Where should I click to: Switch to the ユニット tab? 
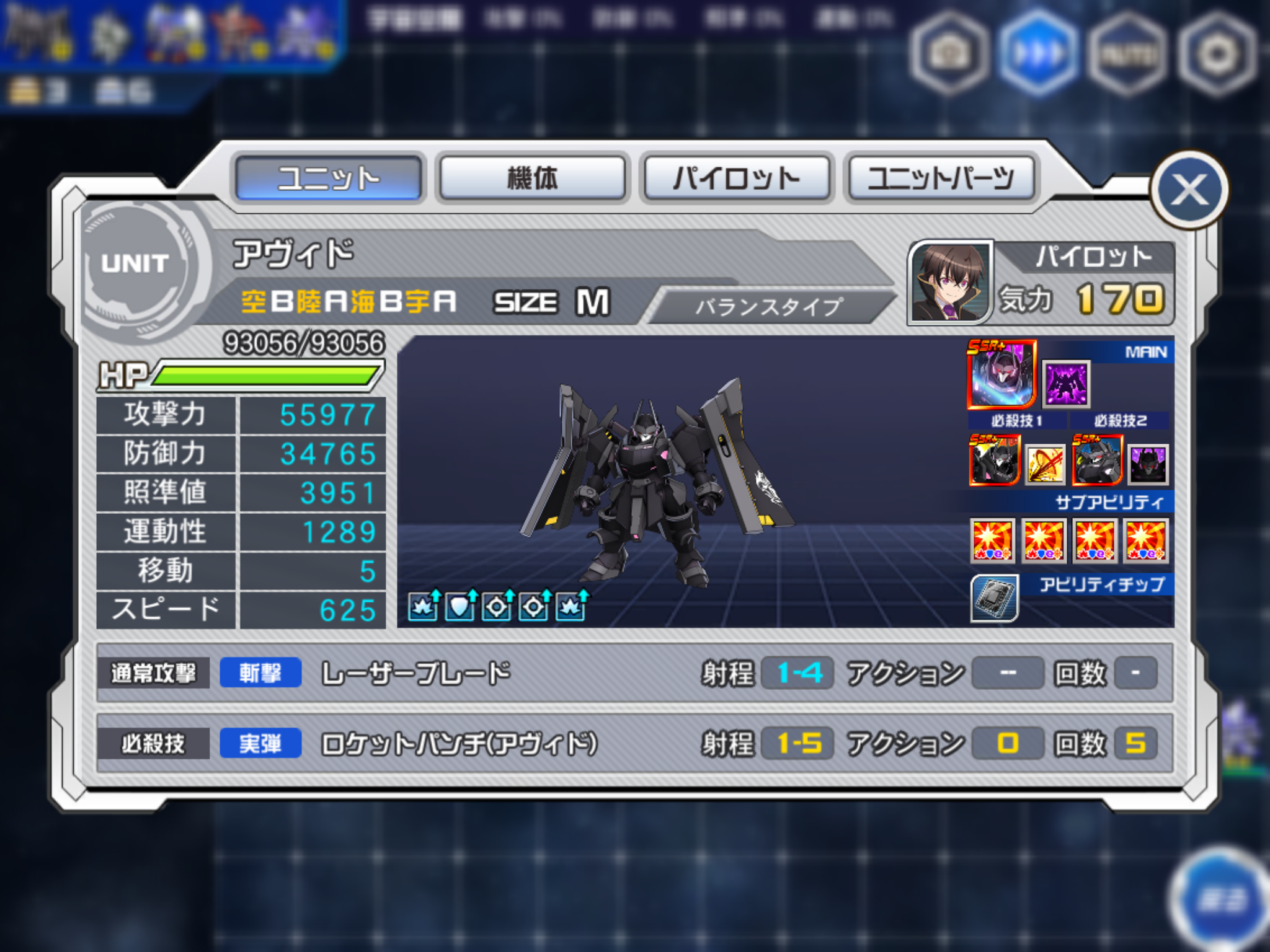pyautogui.click(x=329, y=178)
